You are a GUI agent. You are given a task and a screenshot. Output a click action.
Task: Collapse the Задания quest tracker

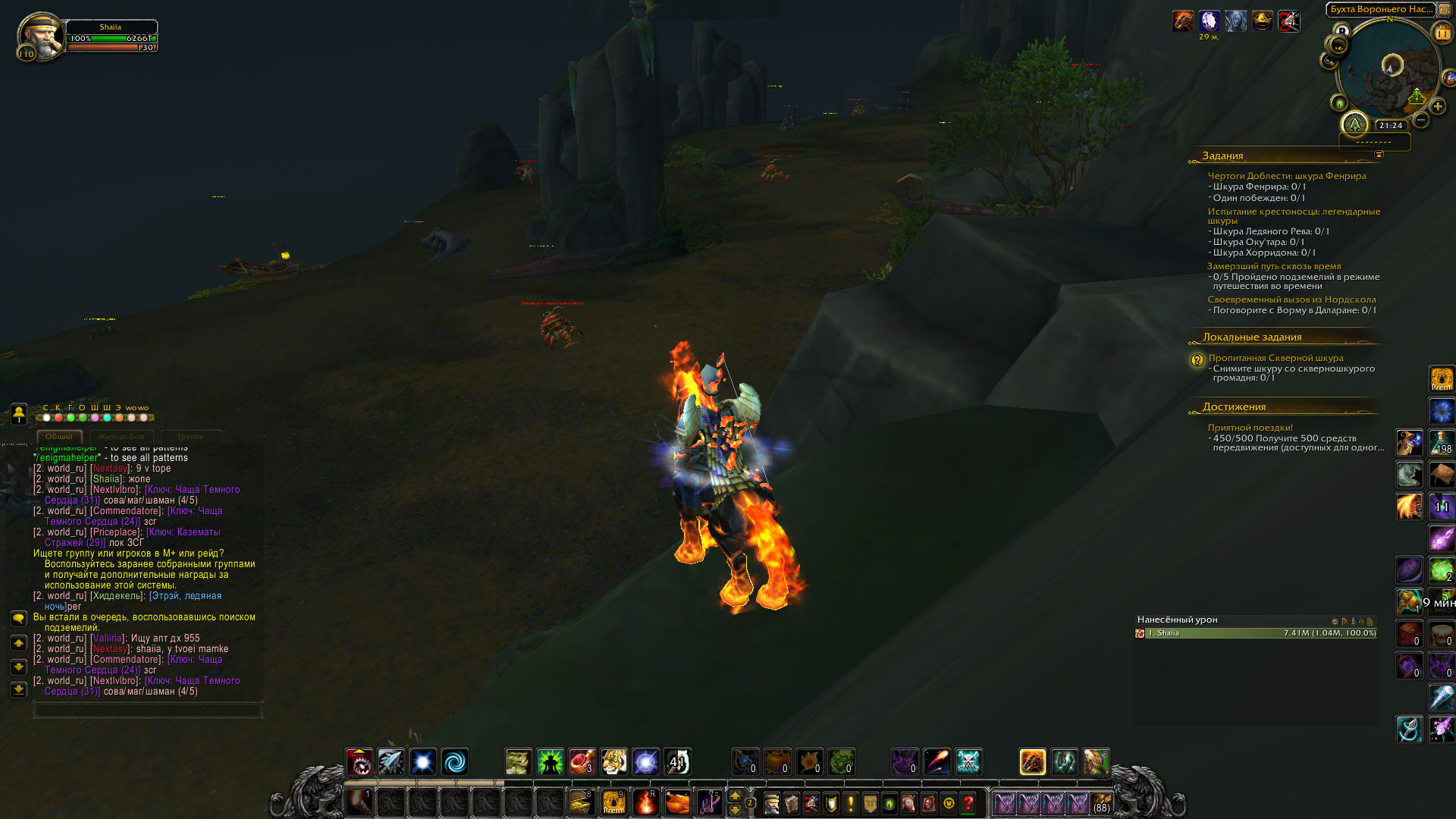[x=1379, y=155]
